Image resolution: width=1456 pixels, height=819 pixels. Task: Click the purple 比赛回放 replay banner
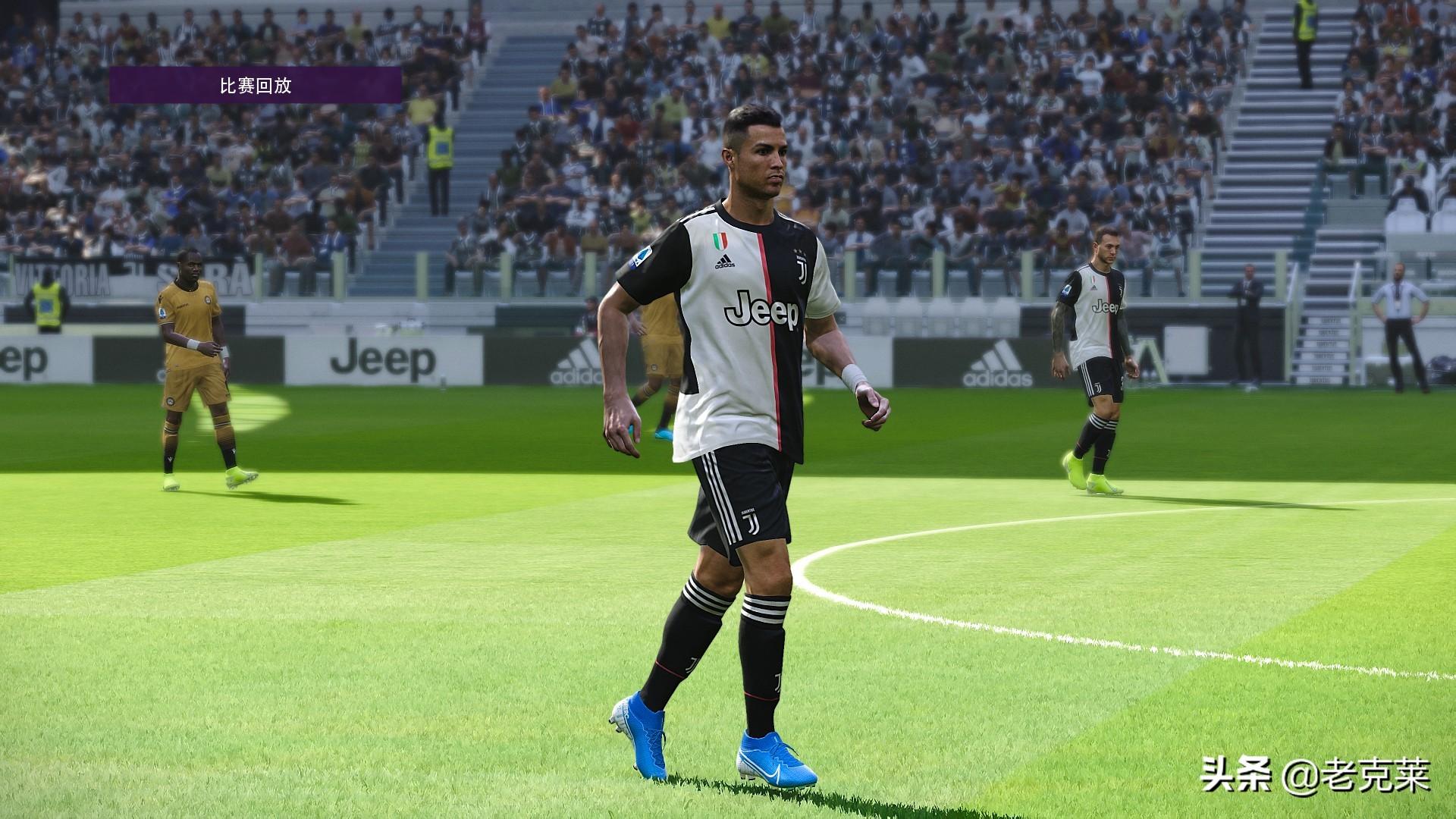click(255, 85)
